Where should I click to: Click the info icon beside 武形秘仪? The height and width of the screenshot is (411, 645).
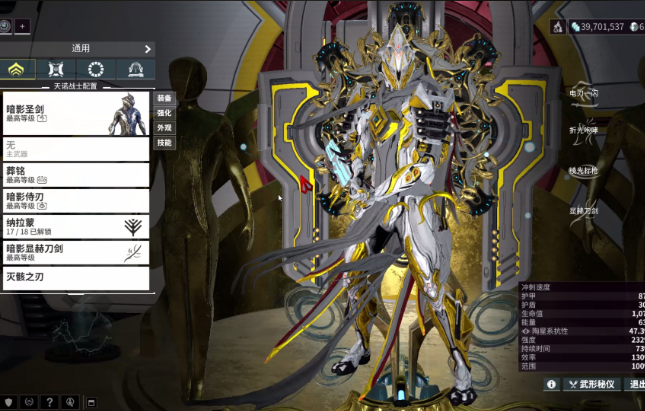[551, 384]
